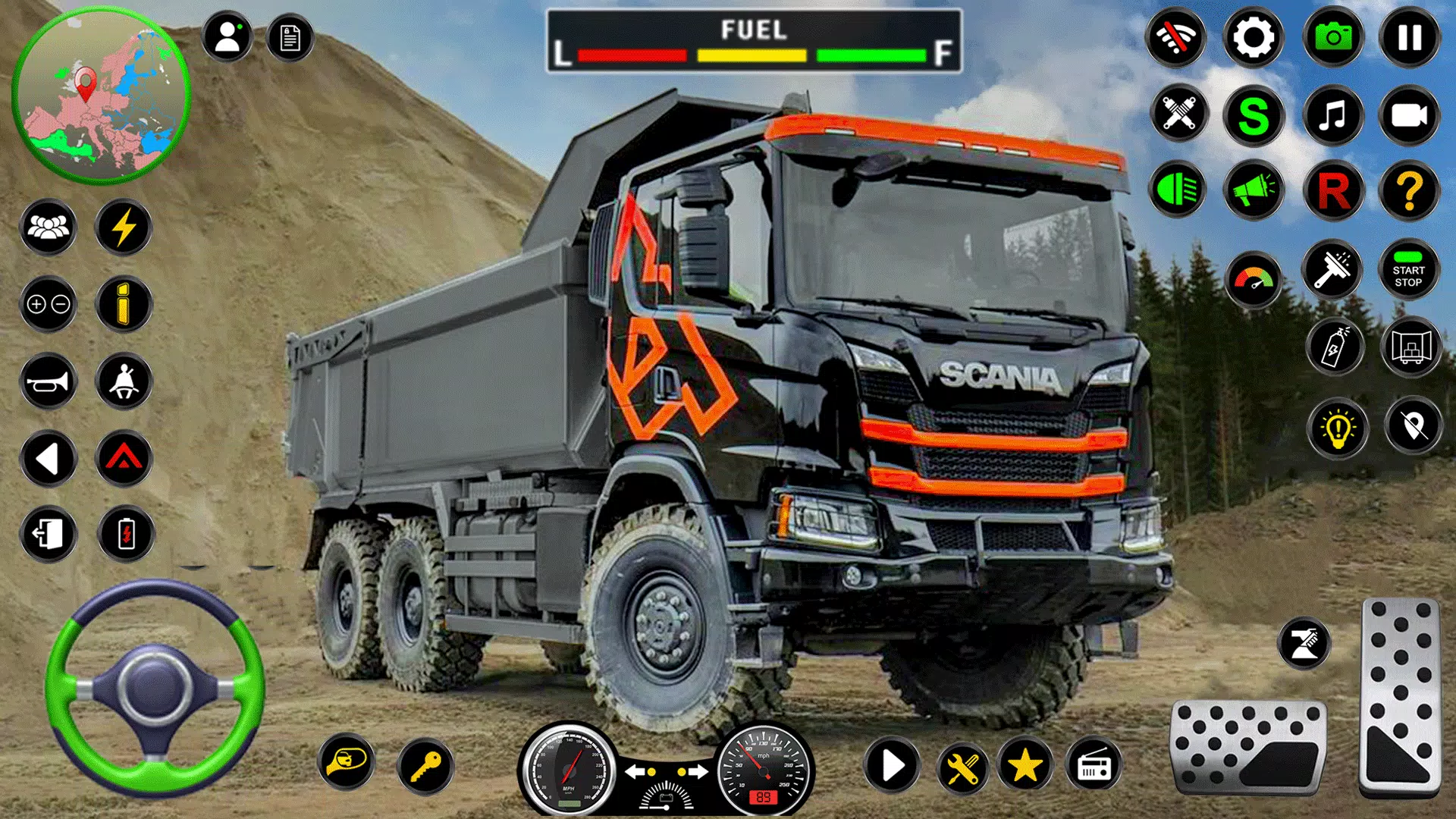
Task: Pause the game
Action: (x=1409, y=37)
